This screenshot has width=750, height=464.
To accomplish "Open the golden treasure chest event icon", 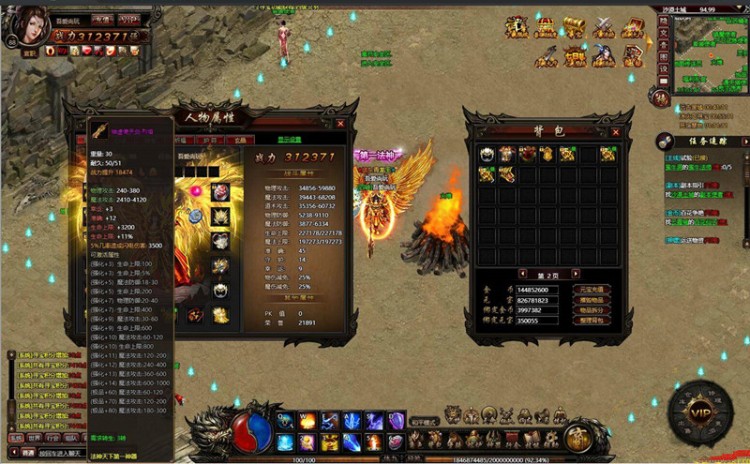I will 574,27.
